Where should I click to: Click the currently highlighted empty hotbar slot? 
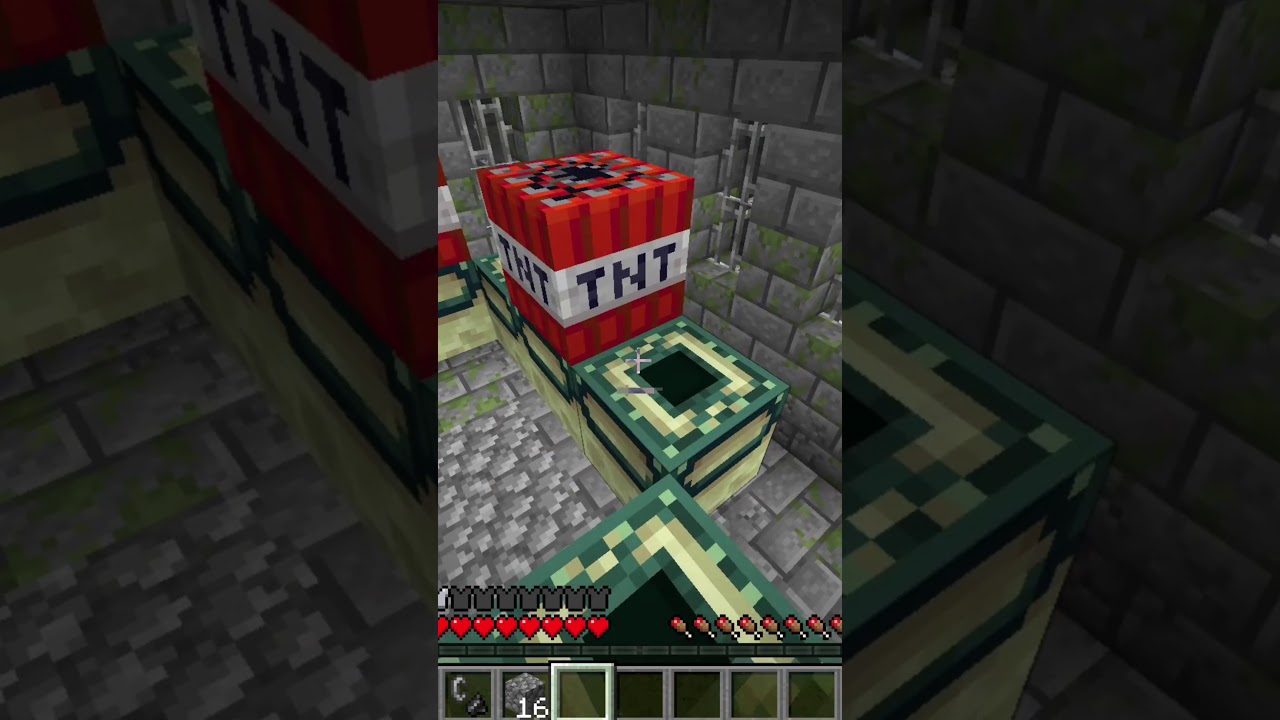(581, 693)
